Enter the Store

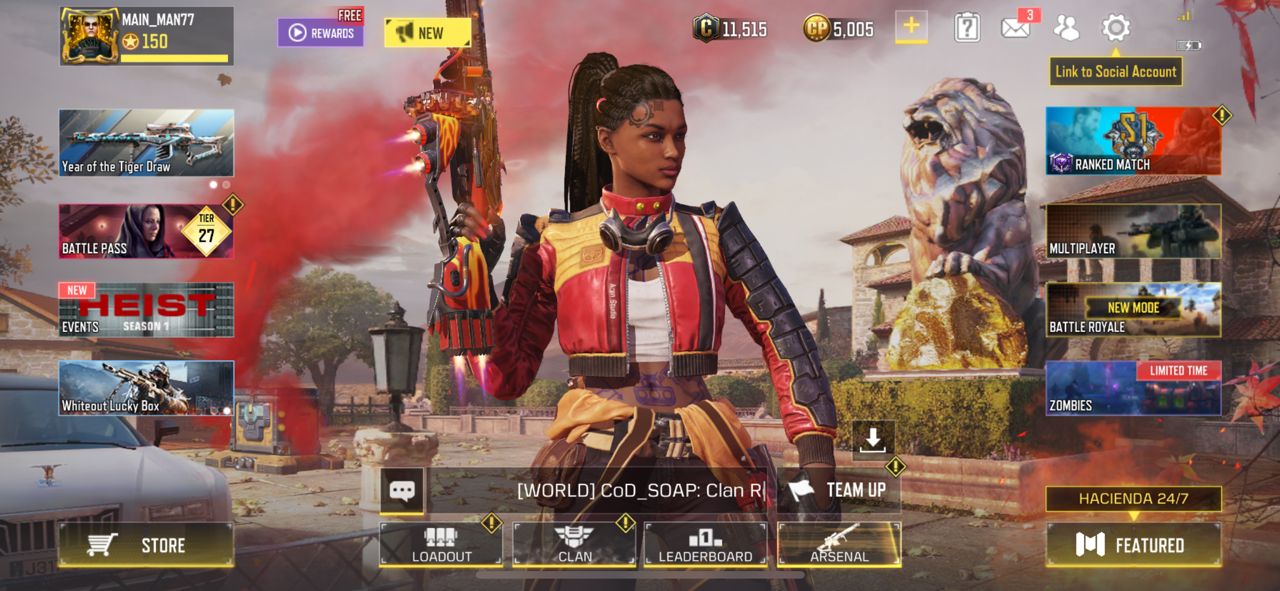pos(146,545)
